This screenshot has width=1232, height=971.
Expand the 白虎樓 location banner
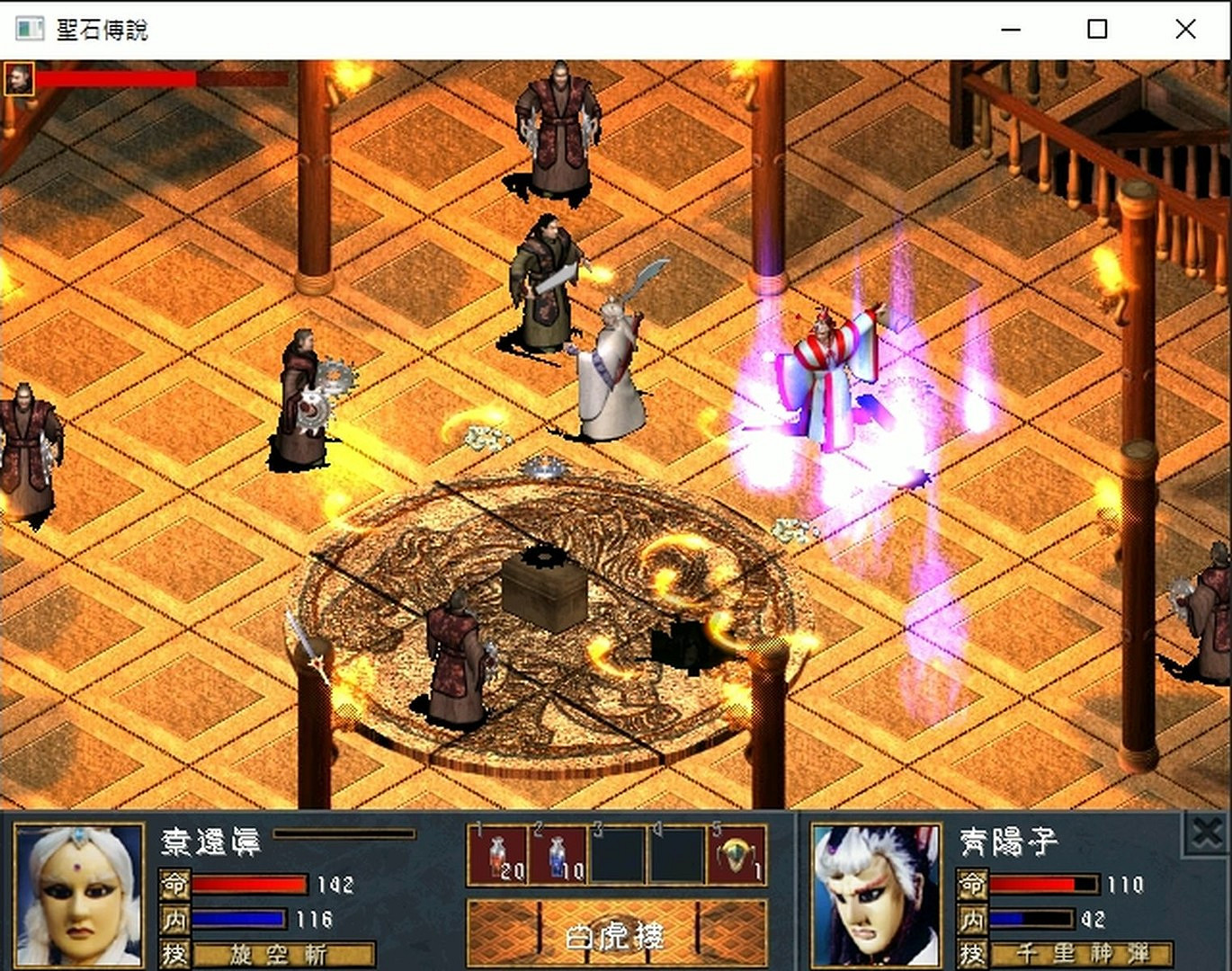tap(616, 937)
